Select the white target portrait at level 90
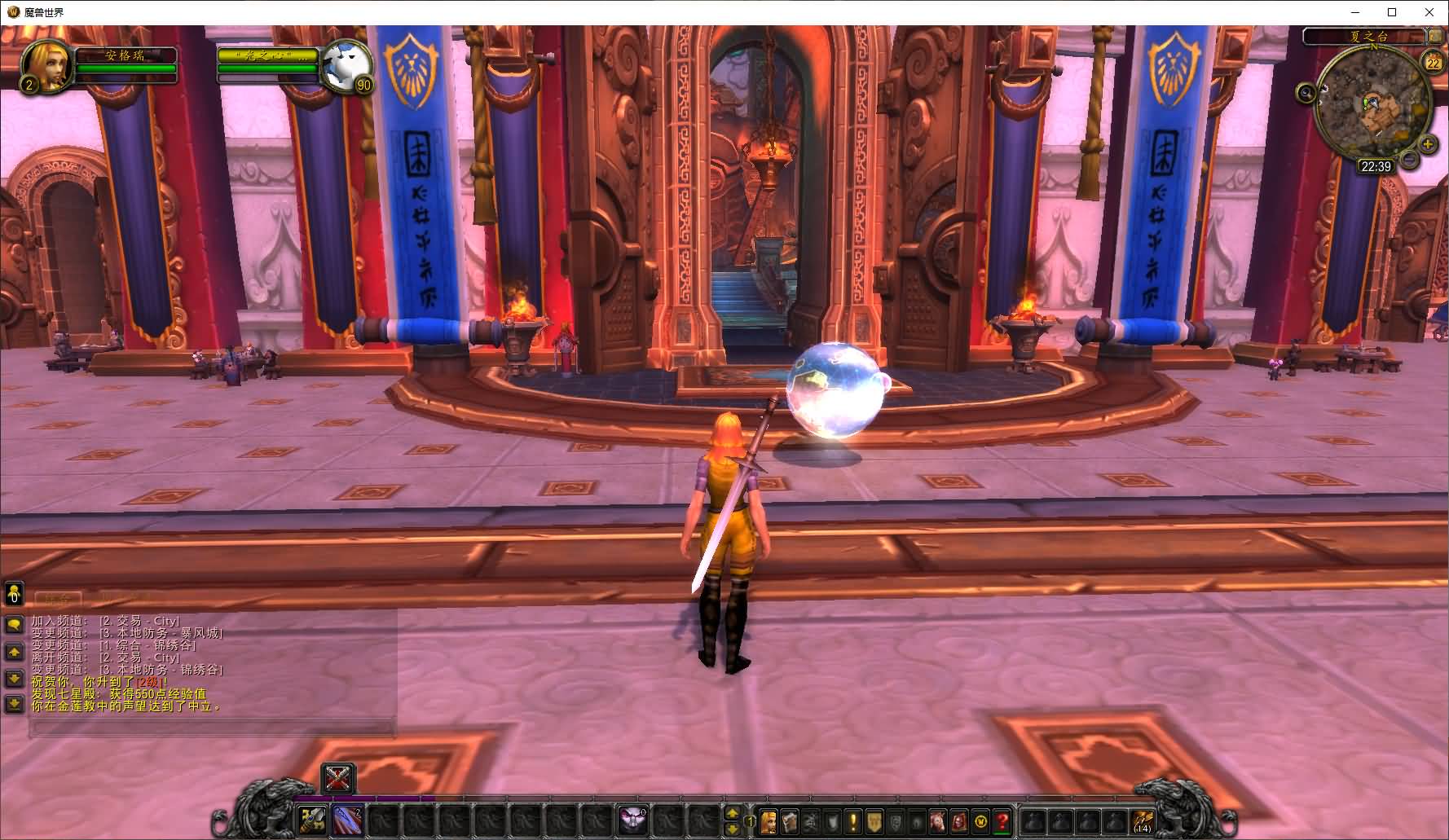Image resolution: width=1449 pixels, height=840 pixels. point(346,64)
